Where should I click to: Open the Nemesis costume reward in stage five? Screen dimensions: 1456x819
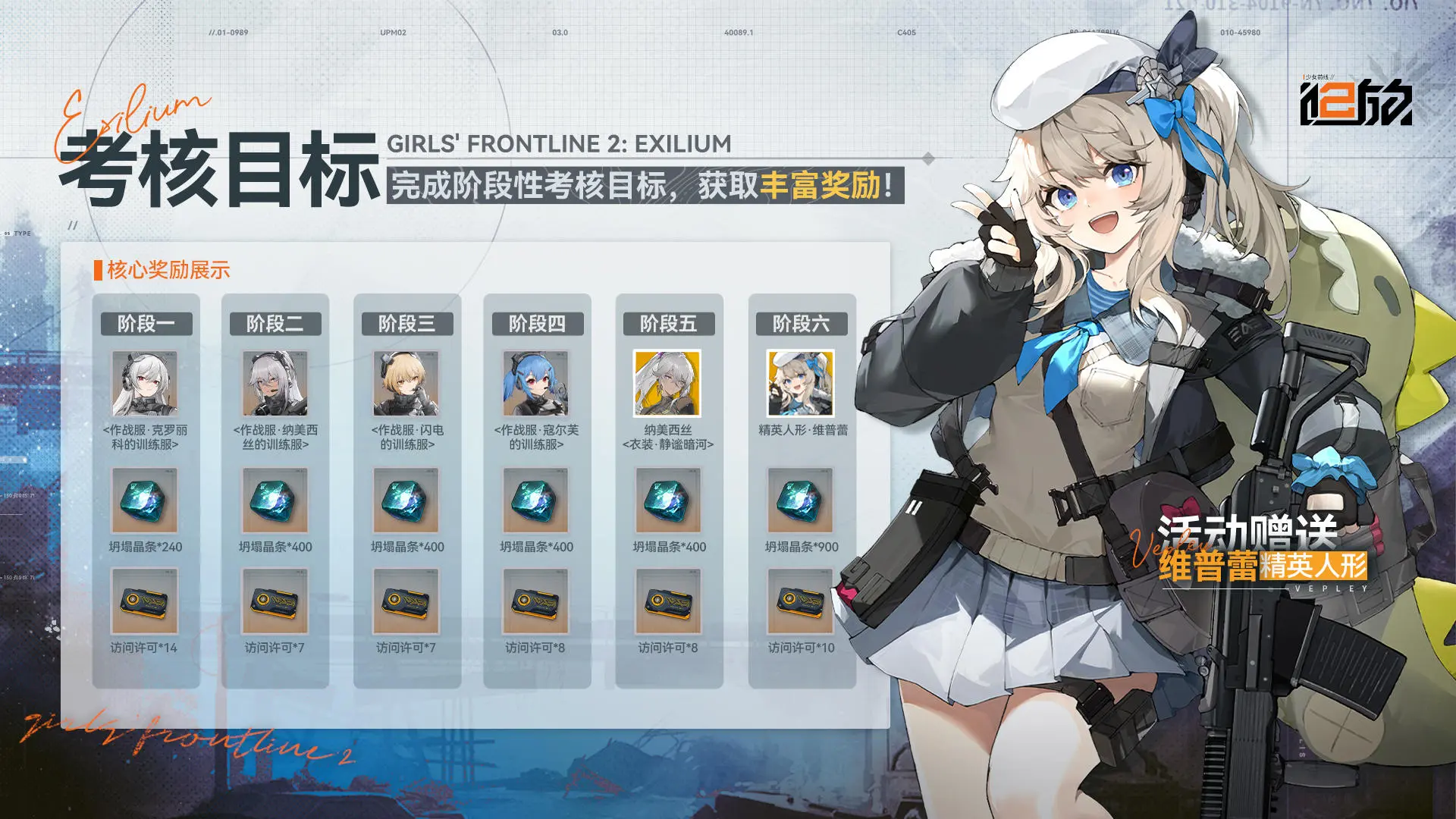[667, 384]
